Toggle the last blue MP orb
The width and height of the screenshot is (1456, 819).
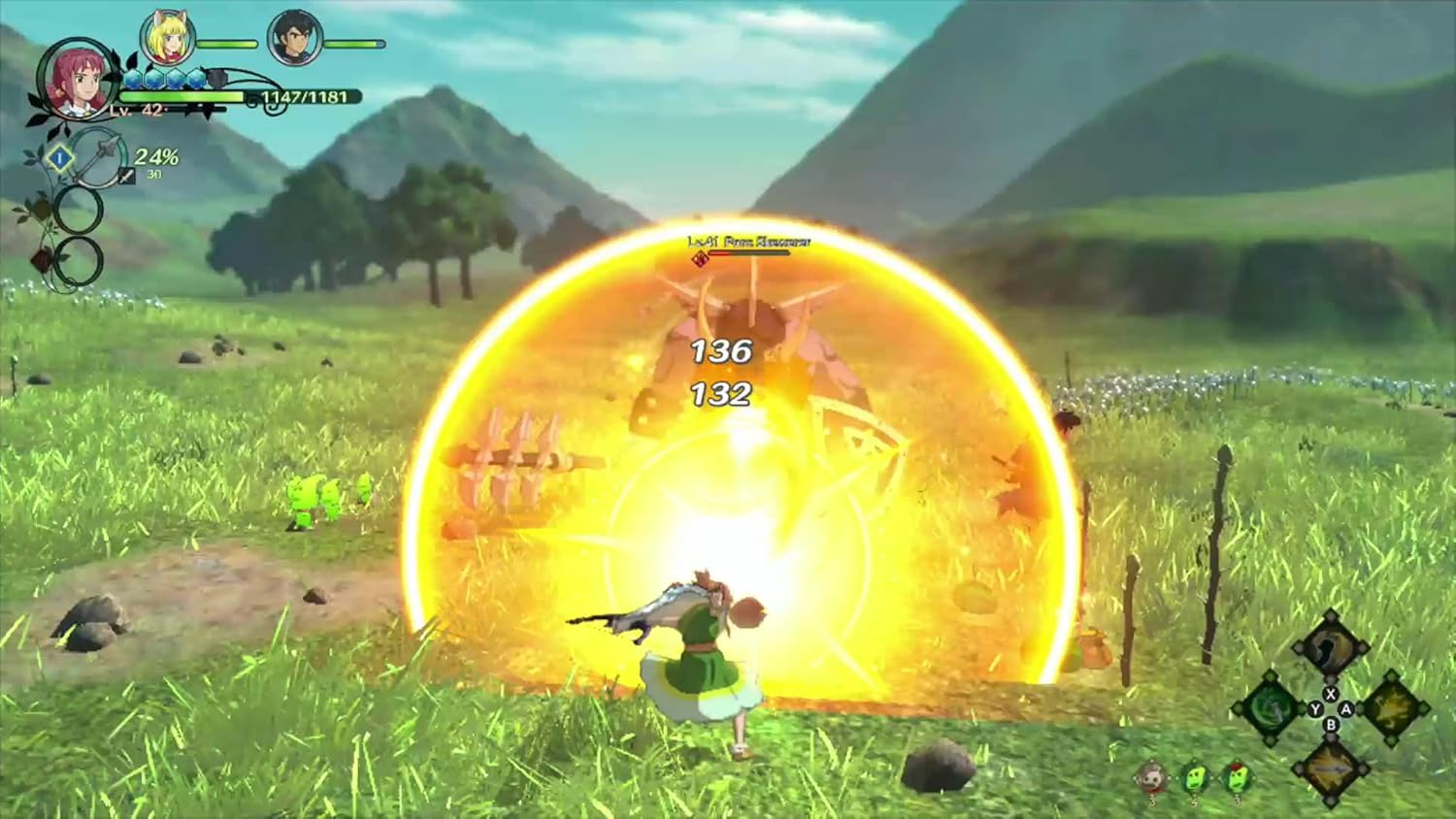click(x=196, y=79)
